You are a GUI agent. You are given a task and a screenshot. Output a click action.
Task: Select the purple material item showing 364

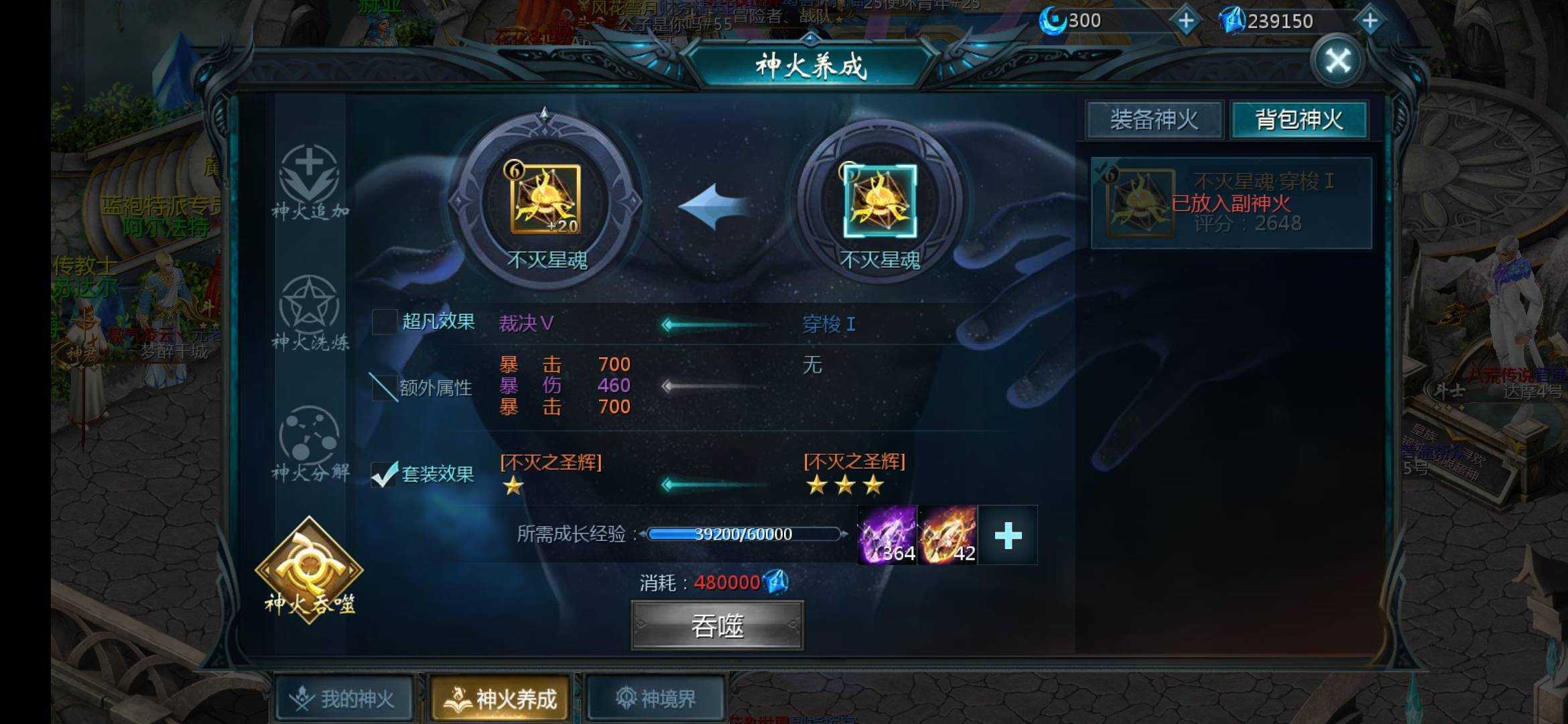(888, 533)
